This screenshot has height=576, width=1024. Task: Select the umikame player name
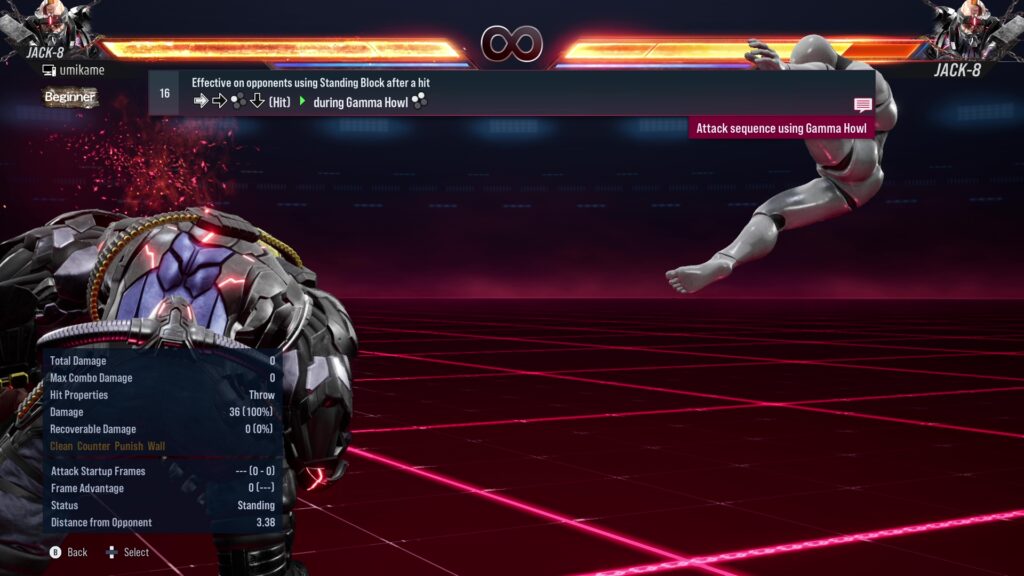pyautogui.click(x=80, y=70)
